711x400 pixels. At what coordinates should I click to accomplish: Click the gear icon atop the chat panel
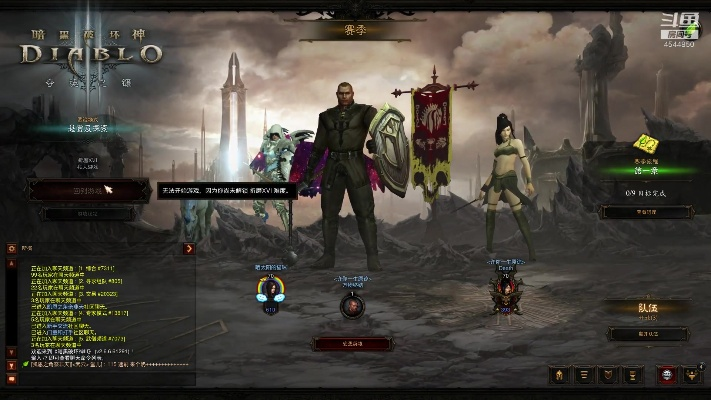tap(12, 248)
